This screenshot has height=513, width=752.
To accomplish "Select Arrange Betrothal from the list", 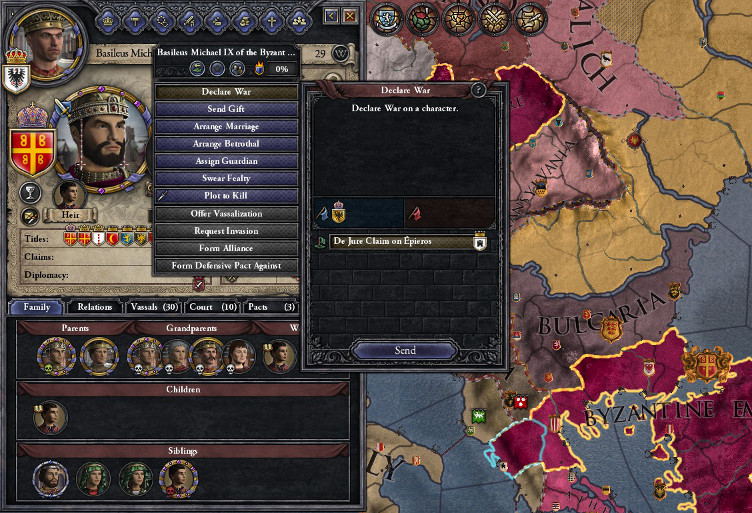I will point(224,144).
